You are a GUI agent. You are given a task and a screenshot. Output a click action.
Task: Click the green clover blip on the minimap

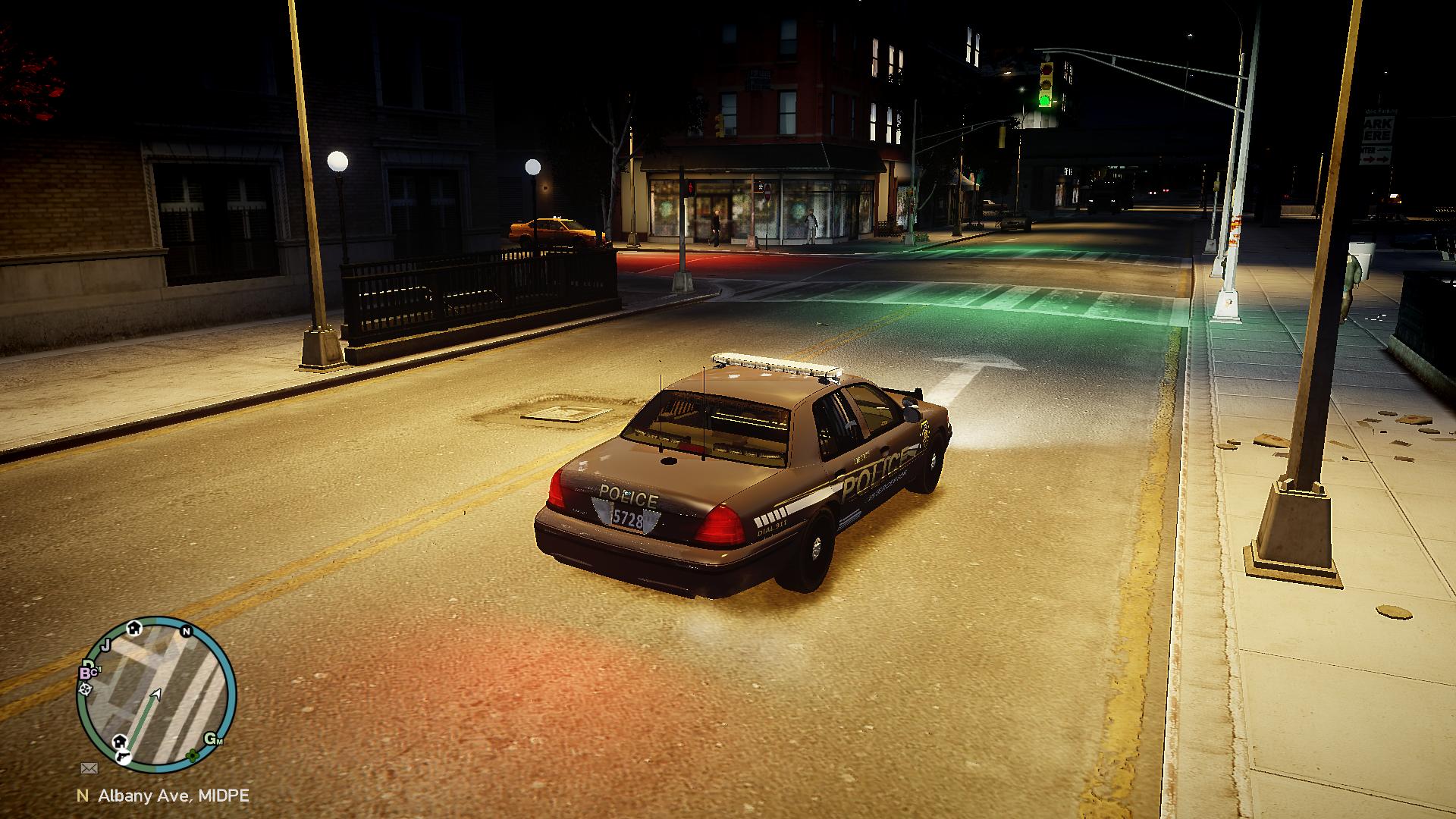193,755
